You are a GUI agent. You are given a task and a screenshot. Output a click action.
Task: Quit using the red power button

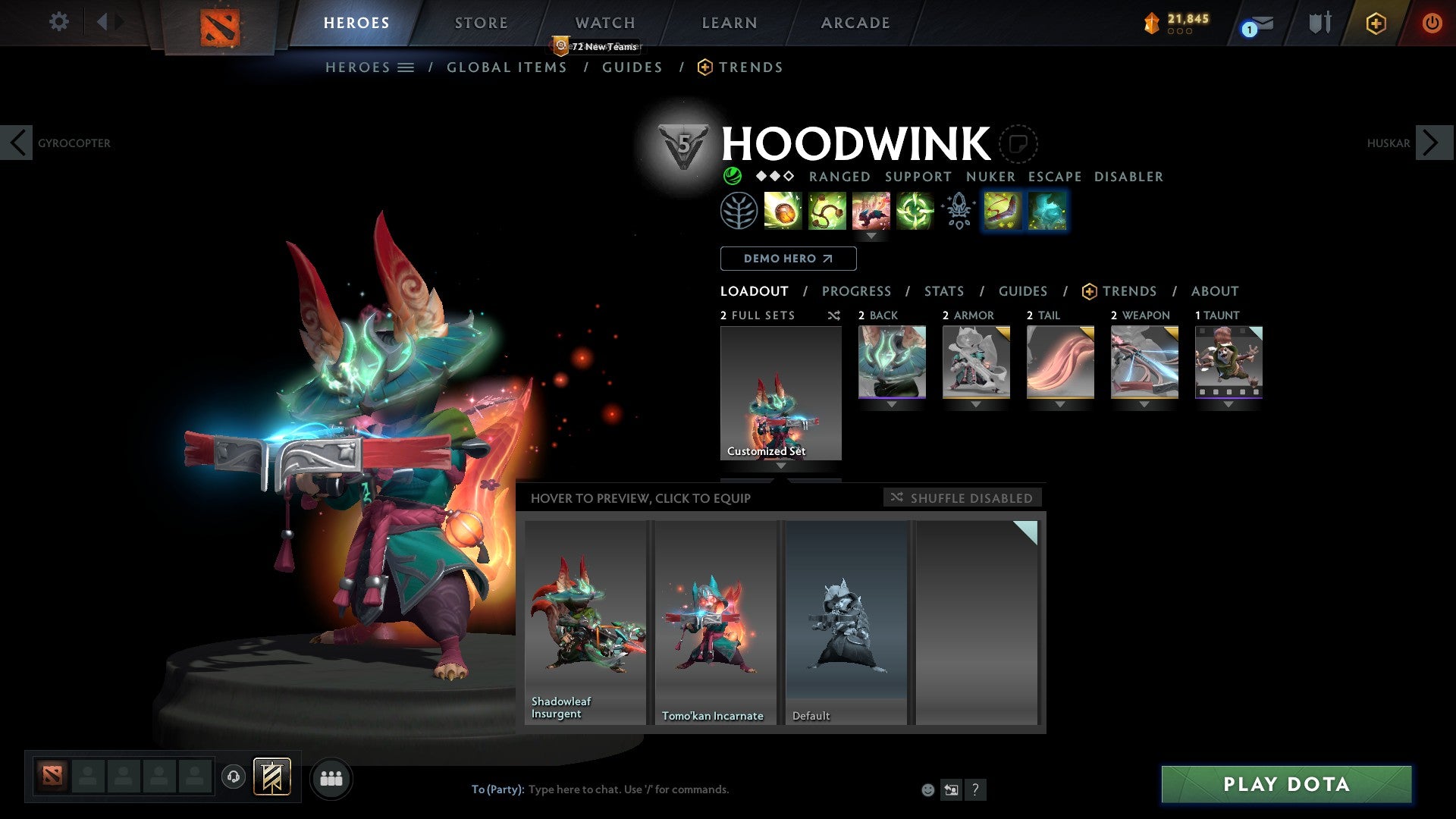1431,23
